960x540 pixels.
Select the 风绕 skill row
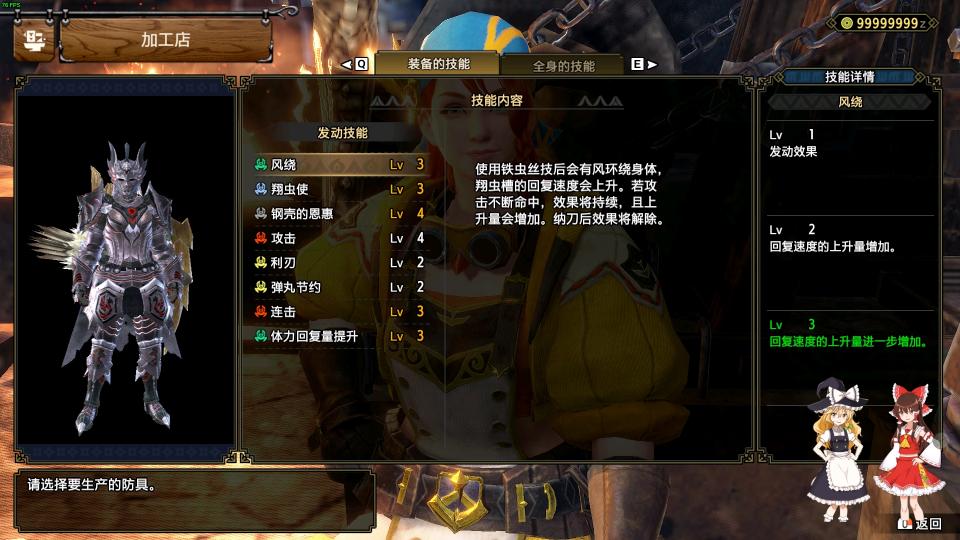tap(340, 164)
